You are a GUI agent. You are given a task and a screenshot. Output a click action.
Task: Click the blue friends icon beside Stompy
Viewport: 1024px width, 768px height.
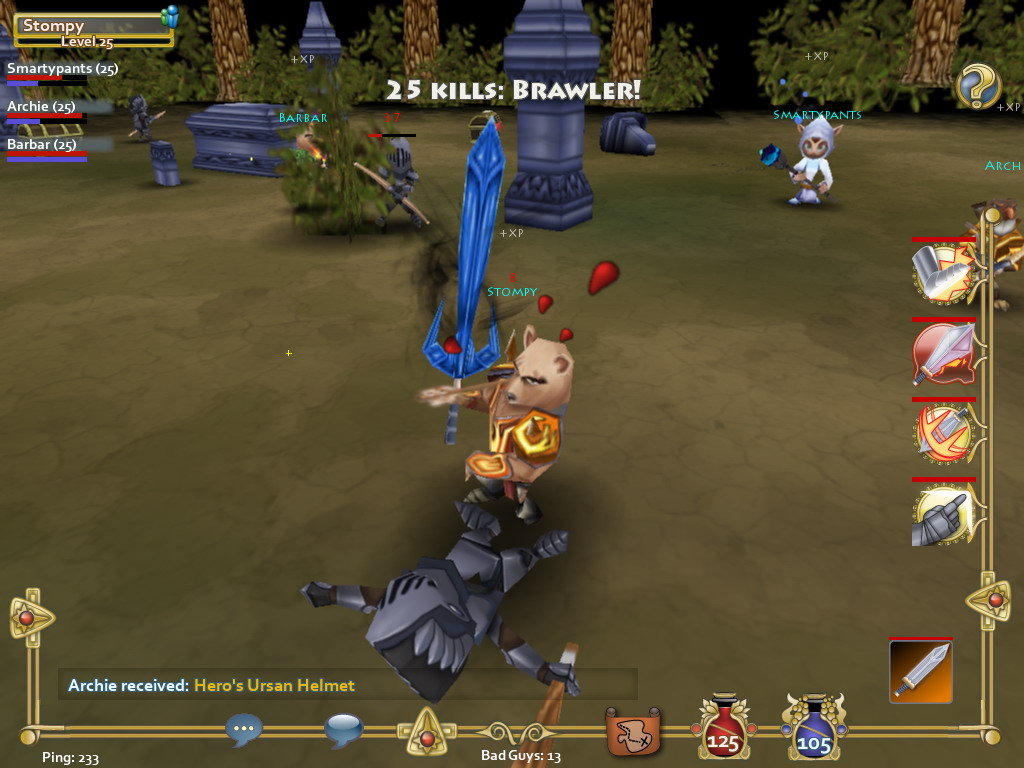pos(170,17)
